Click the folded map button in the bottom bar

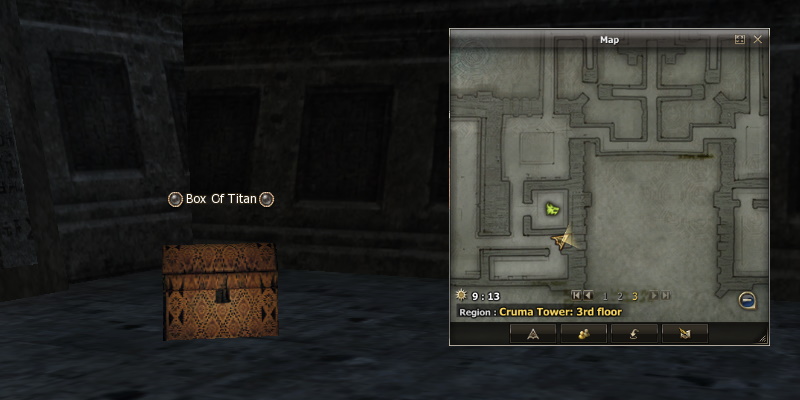pyautogui.click(x=684, y=334)
